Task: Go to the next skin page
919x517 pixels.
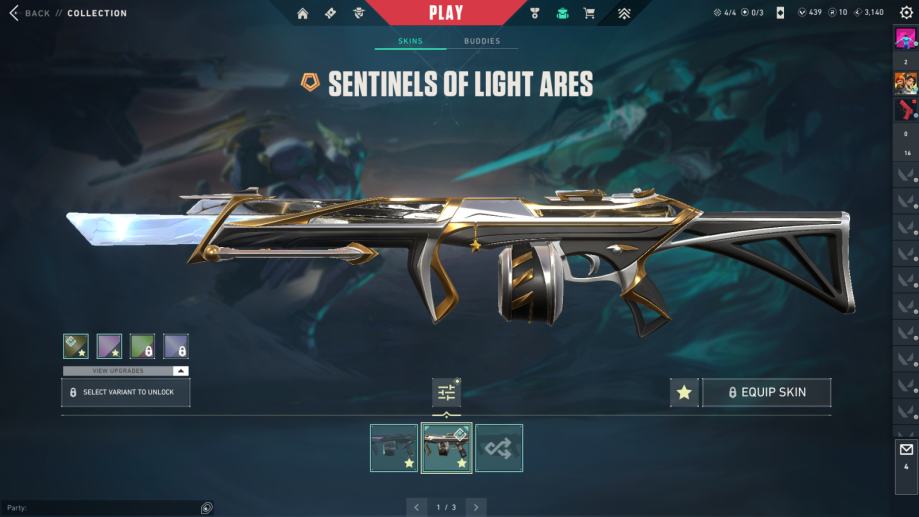Action: point(476,507)
